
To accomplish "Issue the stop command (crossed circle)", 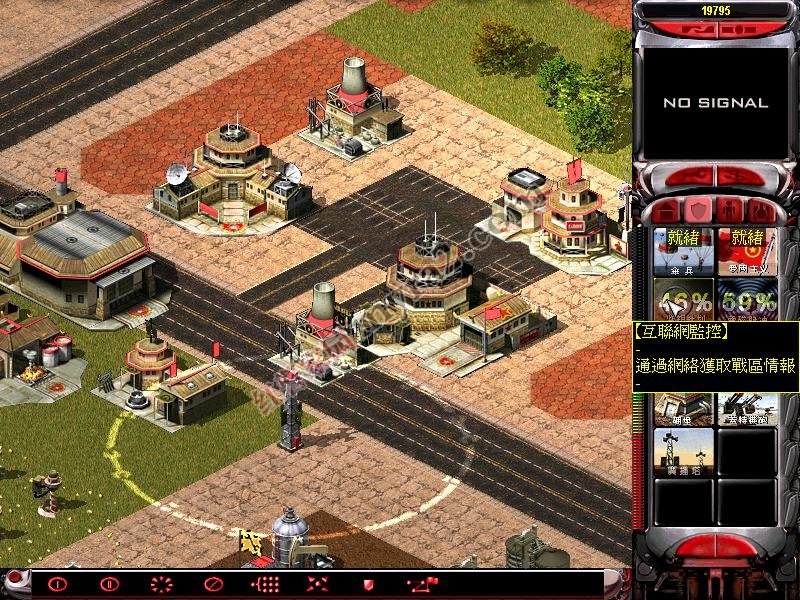I will coord(212,584).
